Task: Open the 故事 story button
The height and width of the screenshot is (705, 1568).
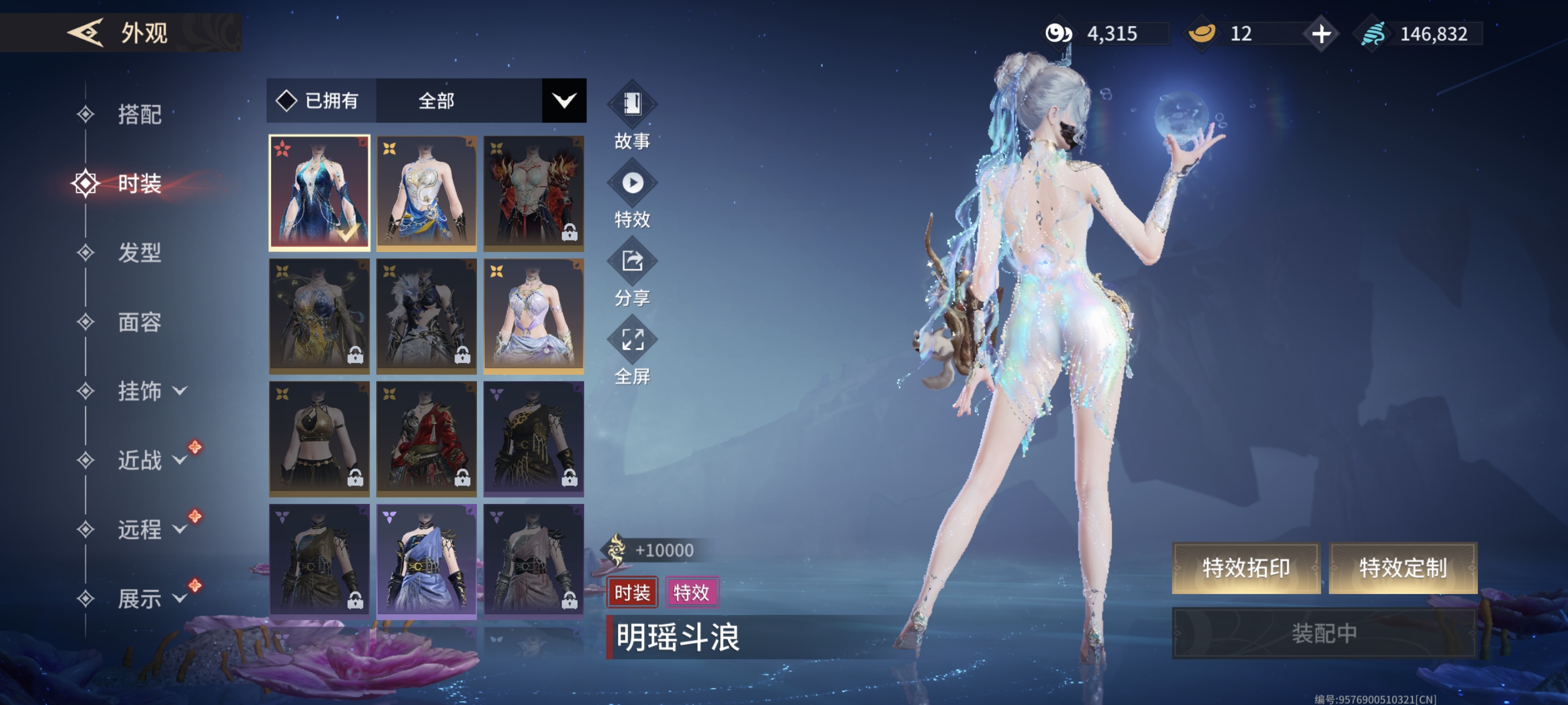Action: point(632,116)
